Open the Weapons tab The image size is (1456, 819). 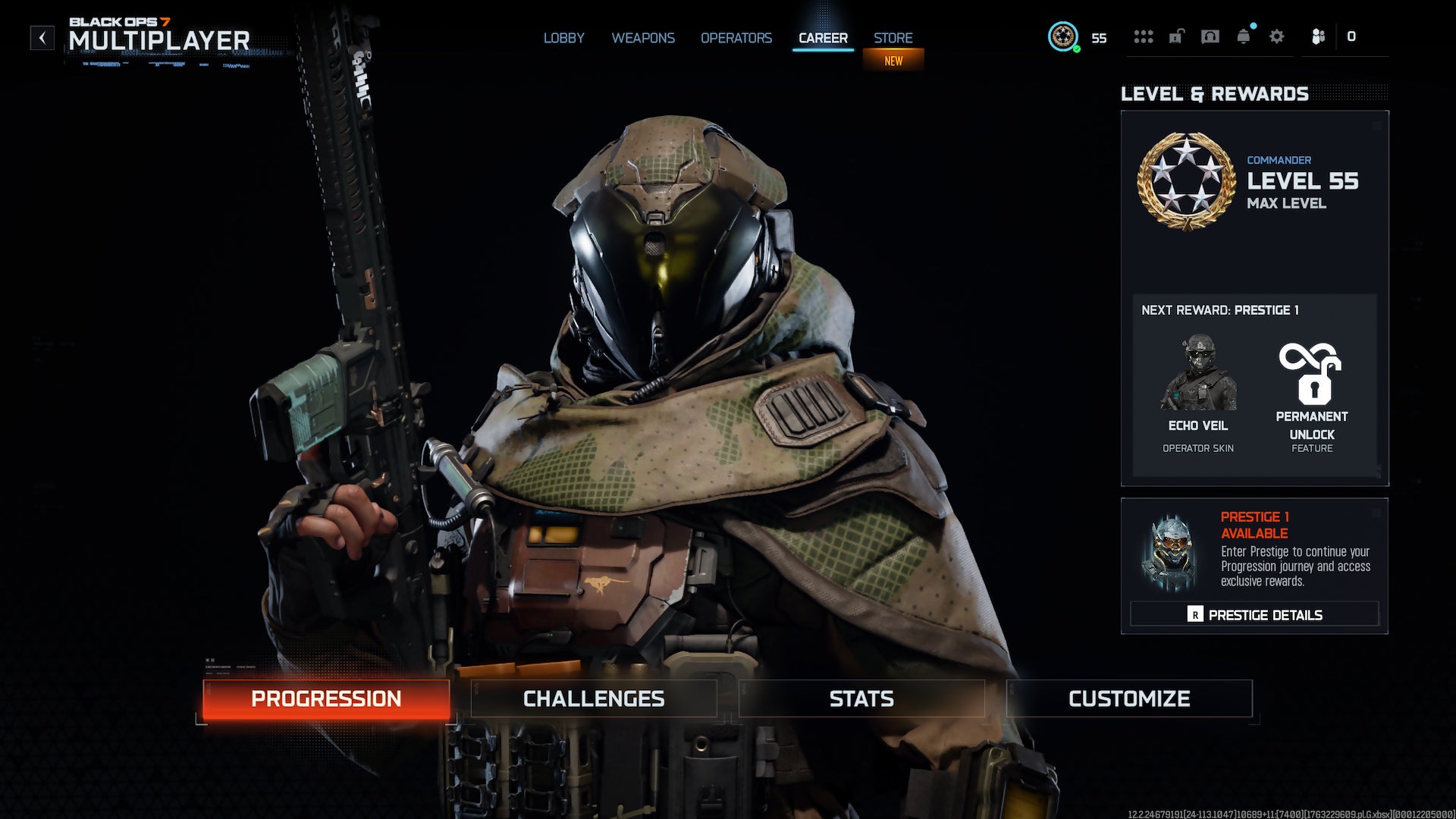click(x=643, y=38)
